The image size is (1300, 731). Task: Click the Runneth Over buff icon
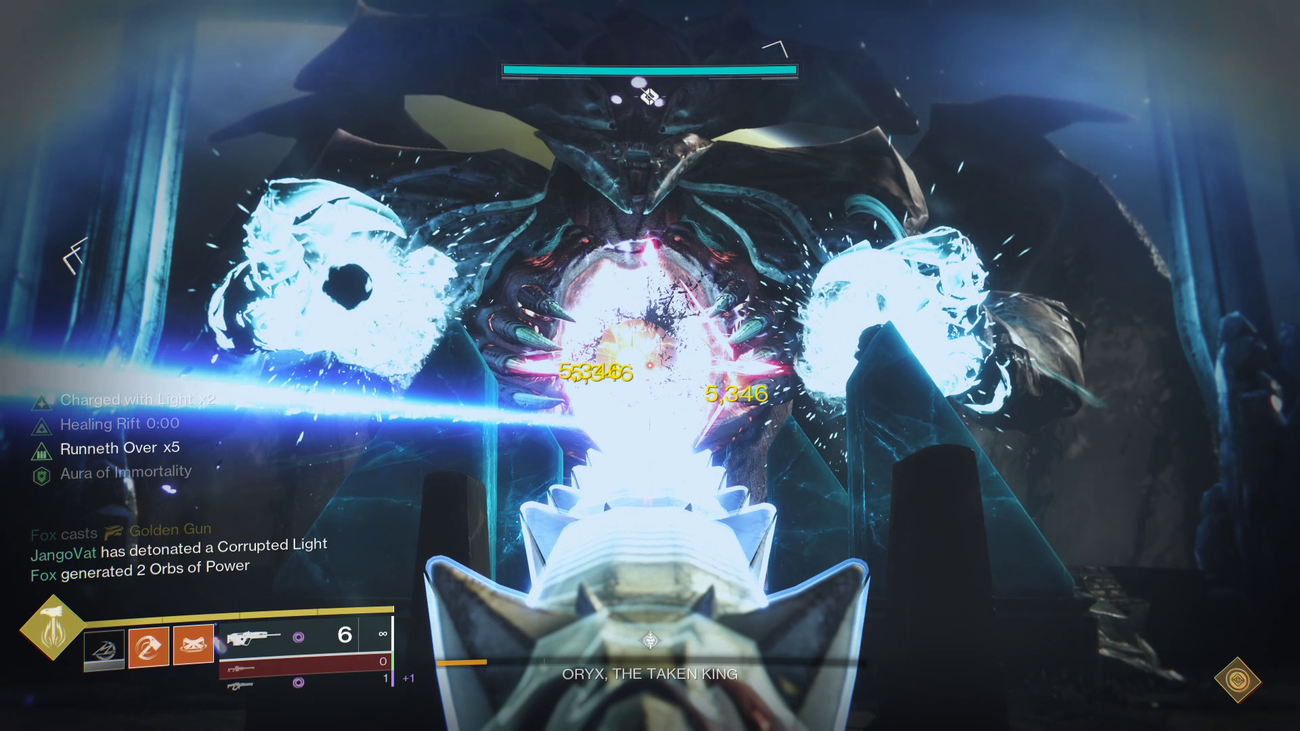coord(40,449)
